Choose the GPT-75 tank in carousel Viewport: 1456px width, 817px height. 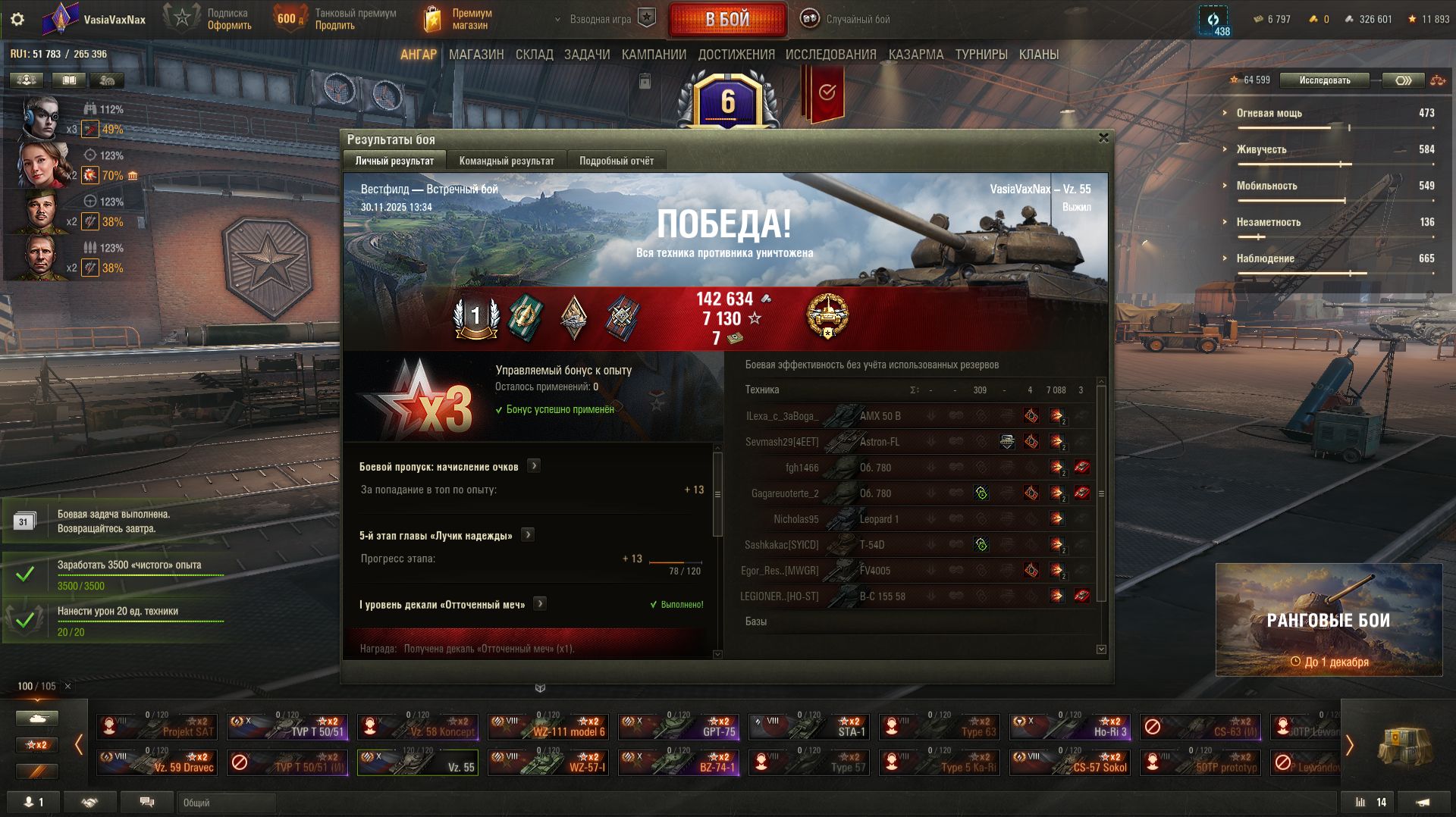tap(678, 727)
